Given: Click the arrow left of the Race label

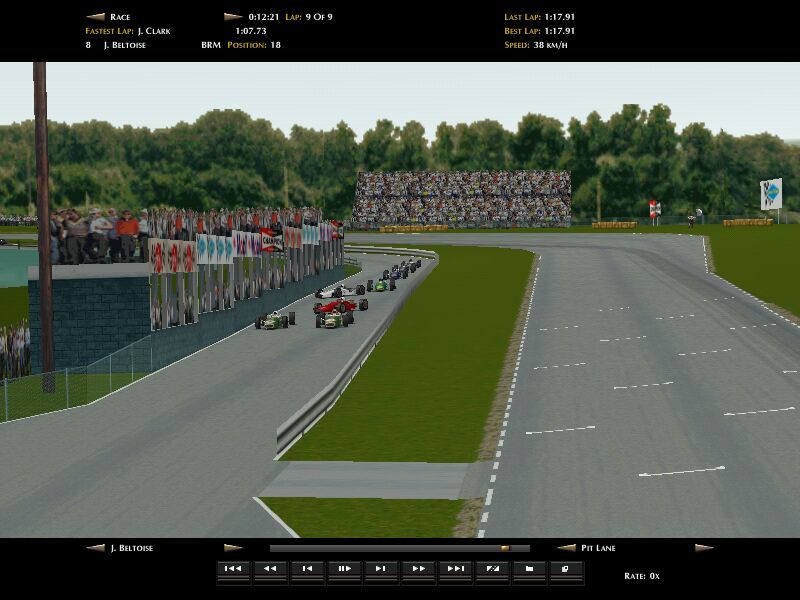Looking at the screenshot, I should [95, 17].
